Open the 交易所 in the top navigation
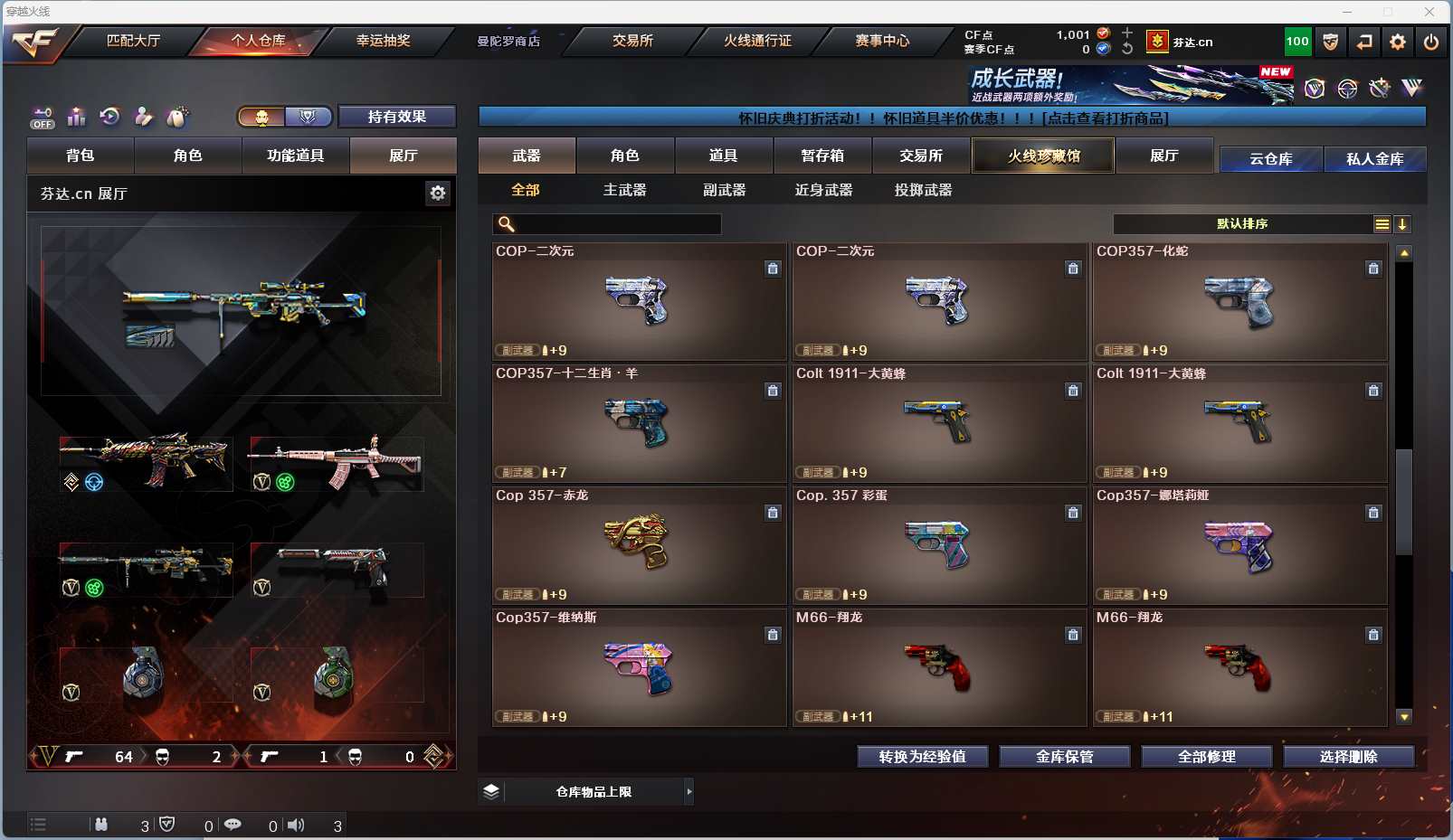 point(632,41)
